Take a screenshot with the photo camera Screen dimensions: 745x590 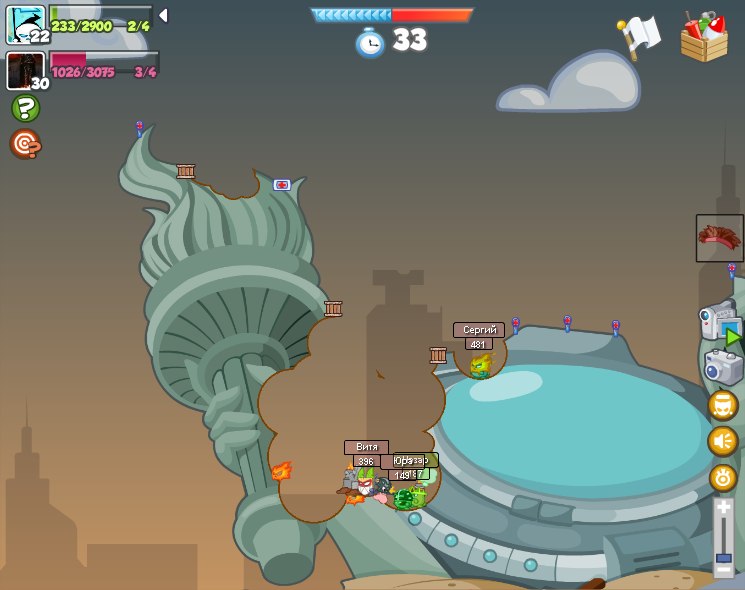(723, 367)
